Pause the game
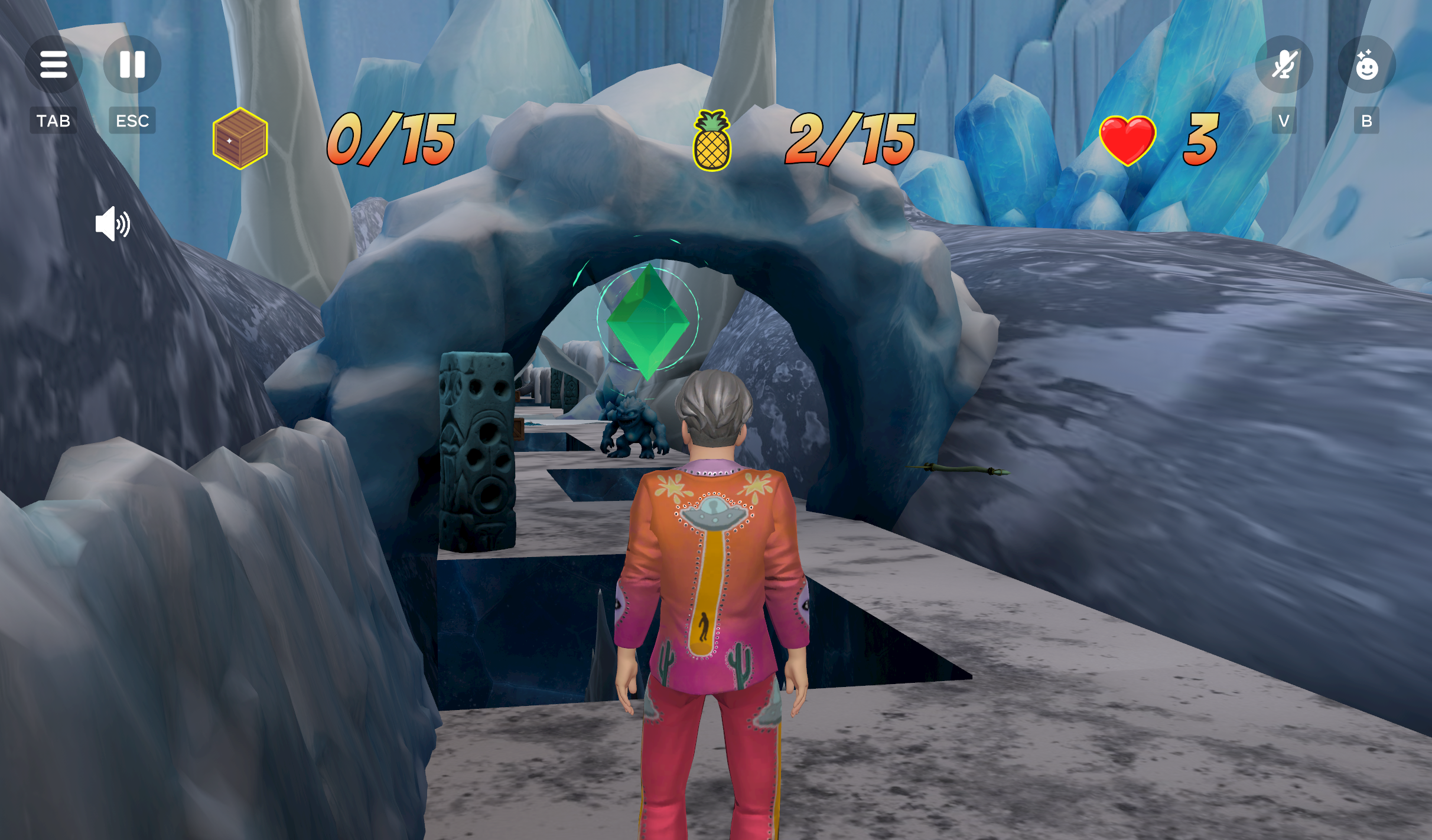1432x840 pixels. [132, 64]
